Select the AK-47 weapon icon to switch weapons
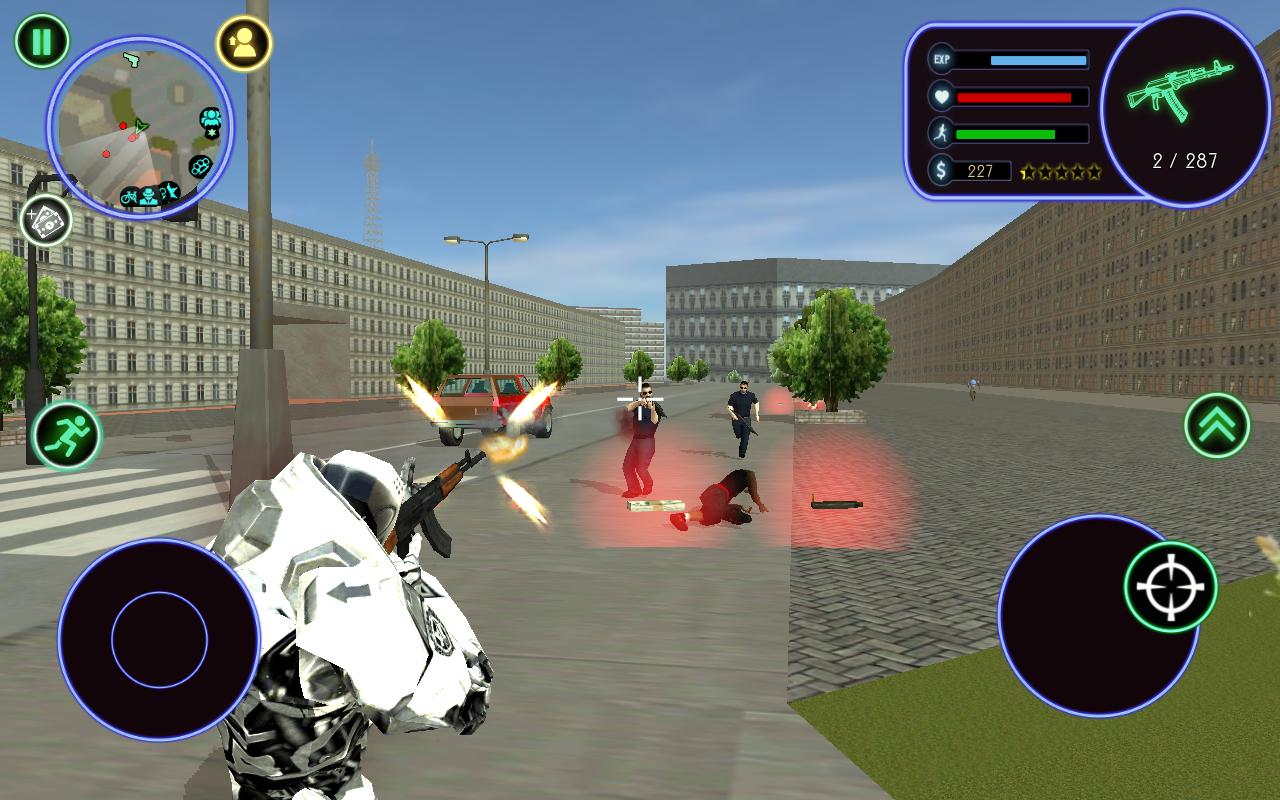Viewport: 1280px width, 800px height. click(x=1180, y=90)
